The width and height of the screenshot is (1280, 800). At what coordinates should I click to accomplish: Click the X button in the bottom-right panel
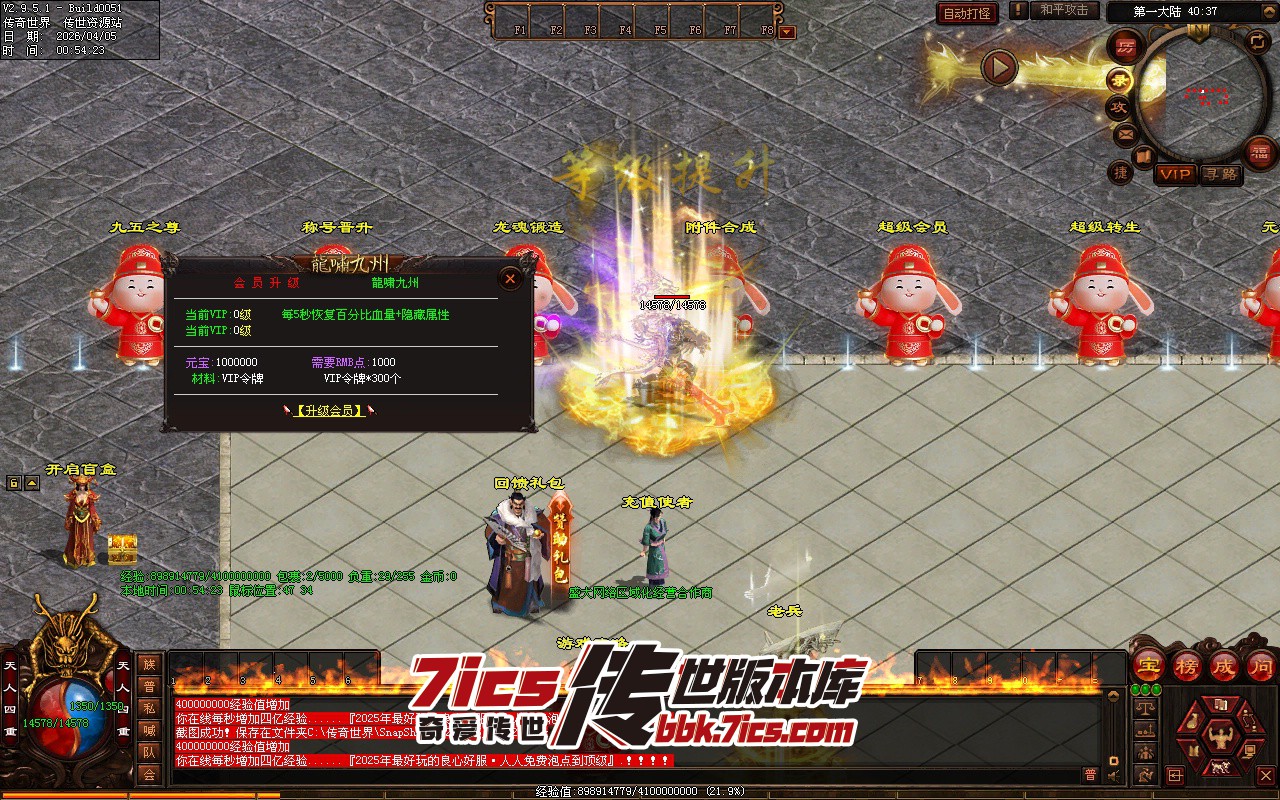pyautogui.click(x=1265, y=775)
